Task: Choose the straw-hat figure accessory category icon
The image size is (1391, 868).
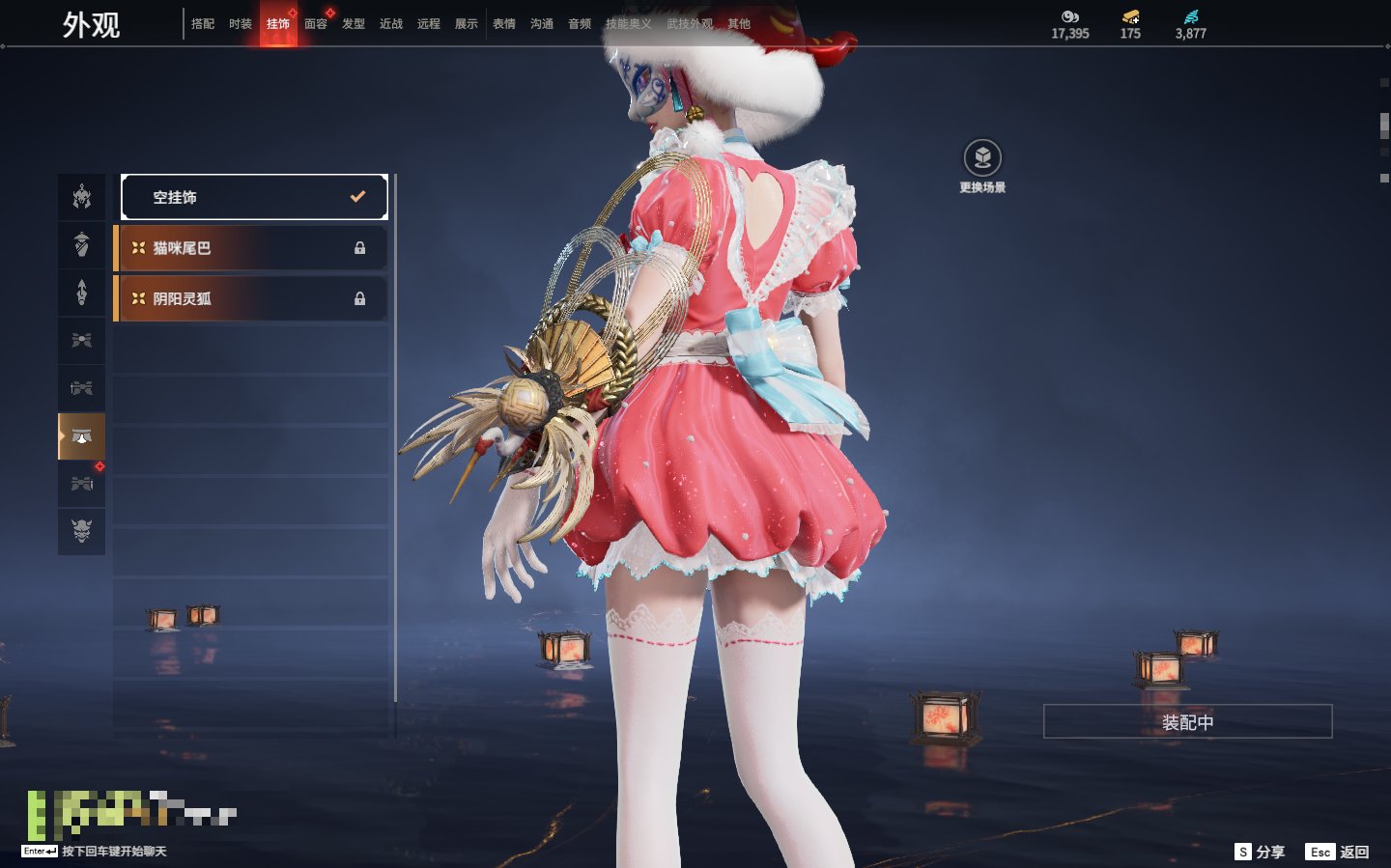Action: pyautogui.click(x=82, y=244)
